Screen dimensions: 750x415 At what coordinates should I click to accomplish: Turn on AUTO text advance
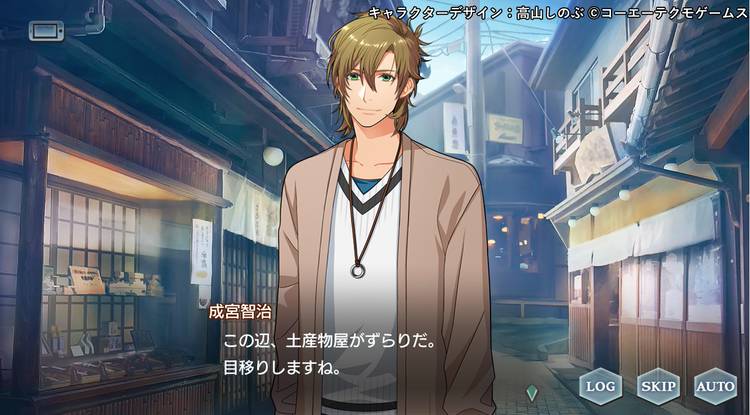pos(714,385)
